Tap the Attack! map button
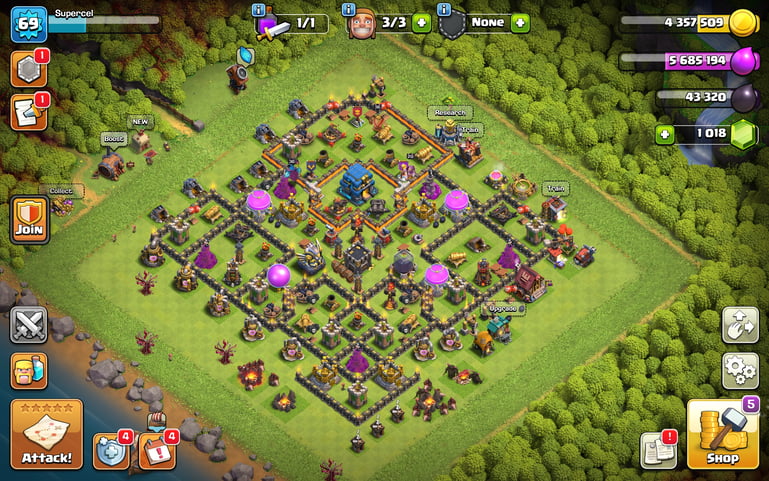The width and height of the screenshot is (769, 481). click(x=46, y=434)
